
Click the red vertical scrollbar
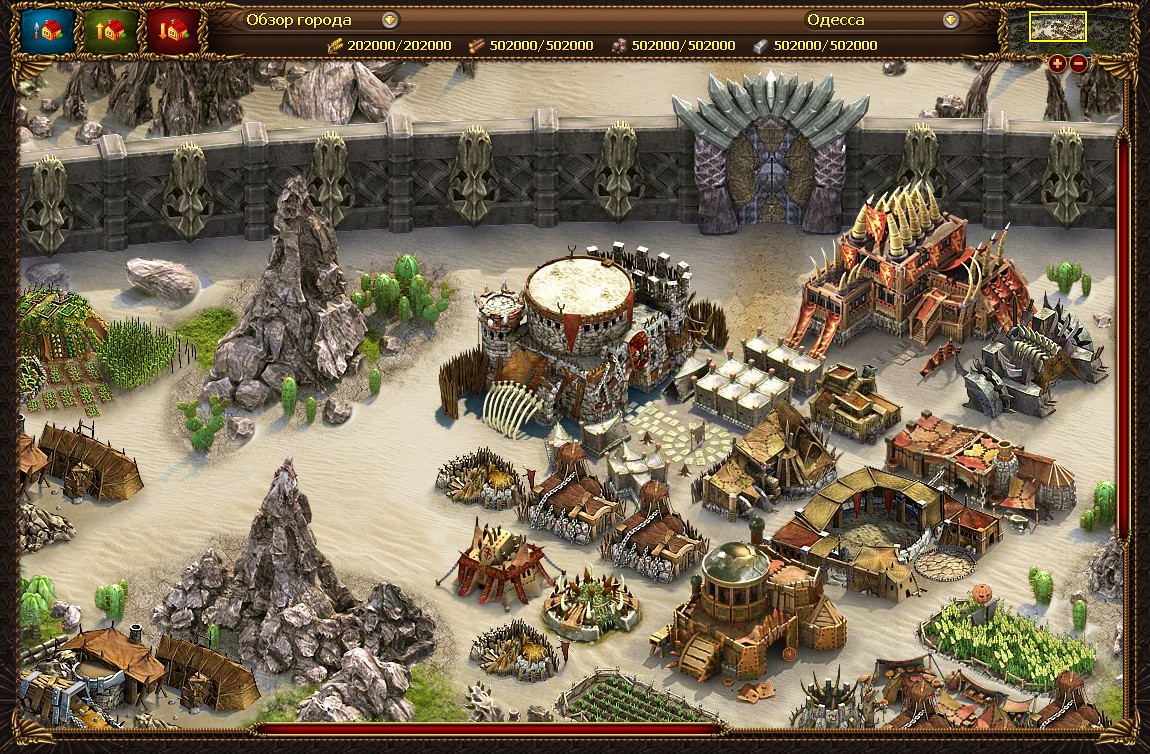click(1124, 340)
